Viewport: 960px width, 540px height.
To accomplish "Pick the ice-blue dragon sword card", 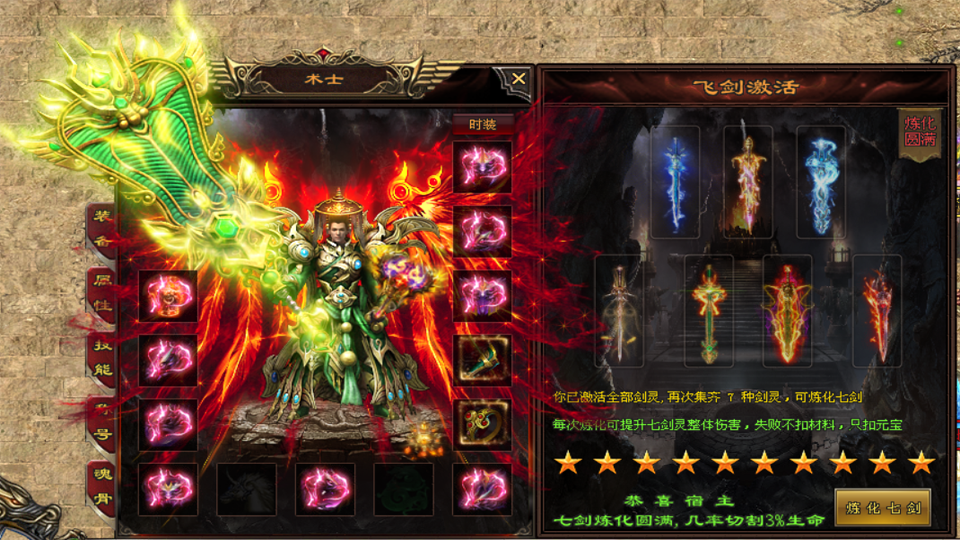I will tap(821, 181).
